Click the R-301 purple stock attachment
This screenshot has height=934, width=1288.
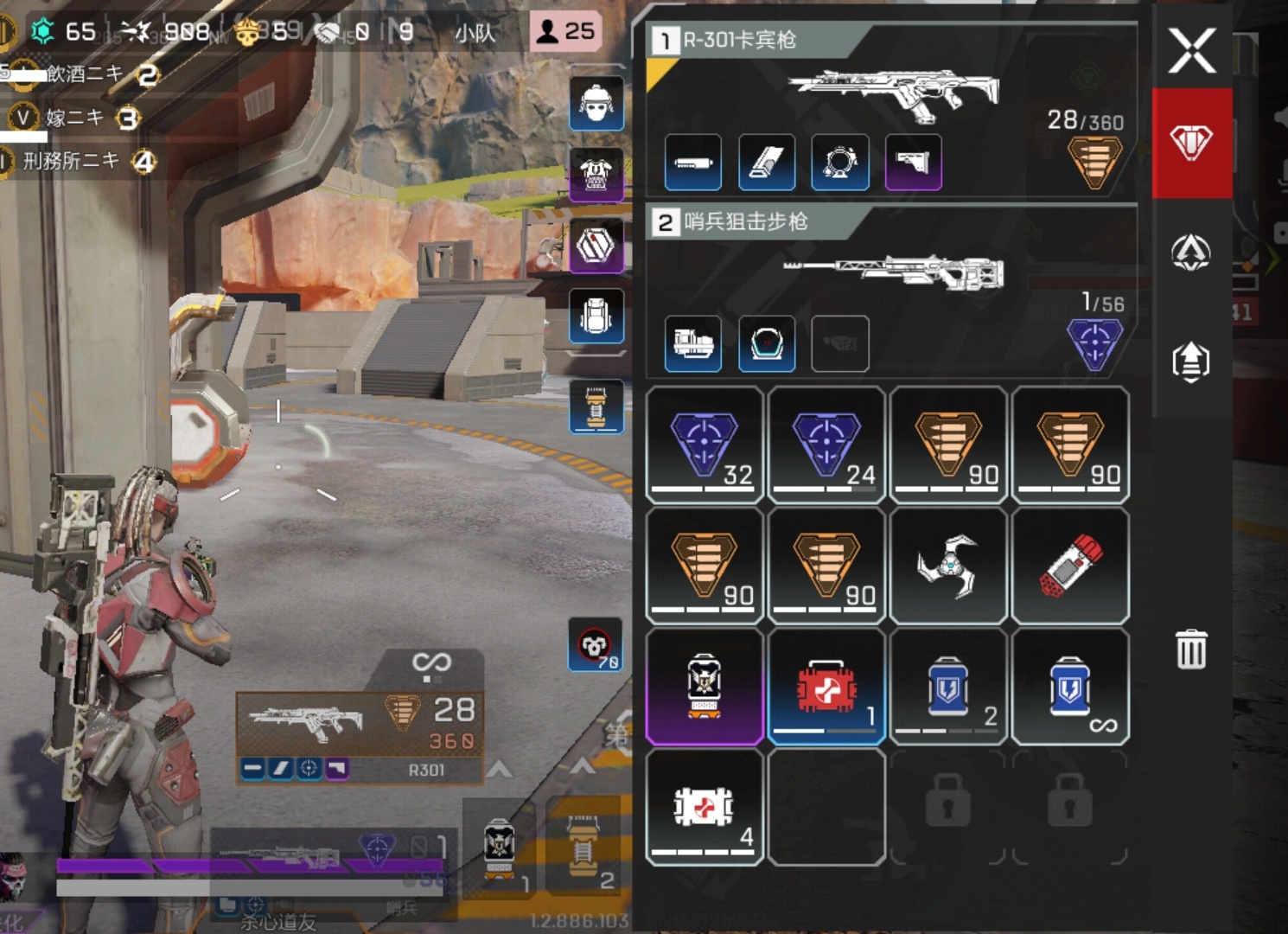913,163
